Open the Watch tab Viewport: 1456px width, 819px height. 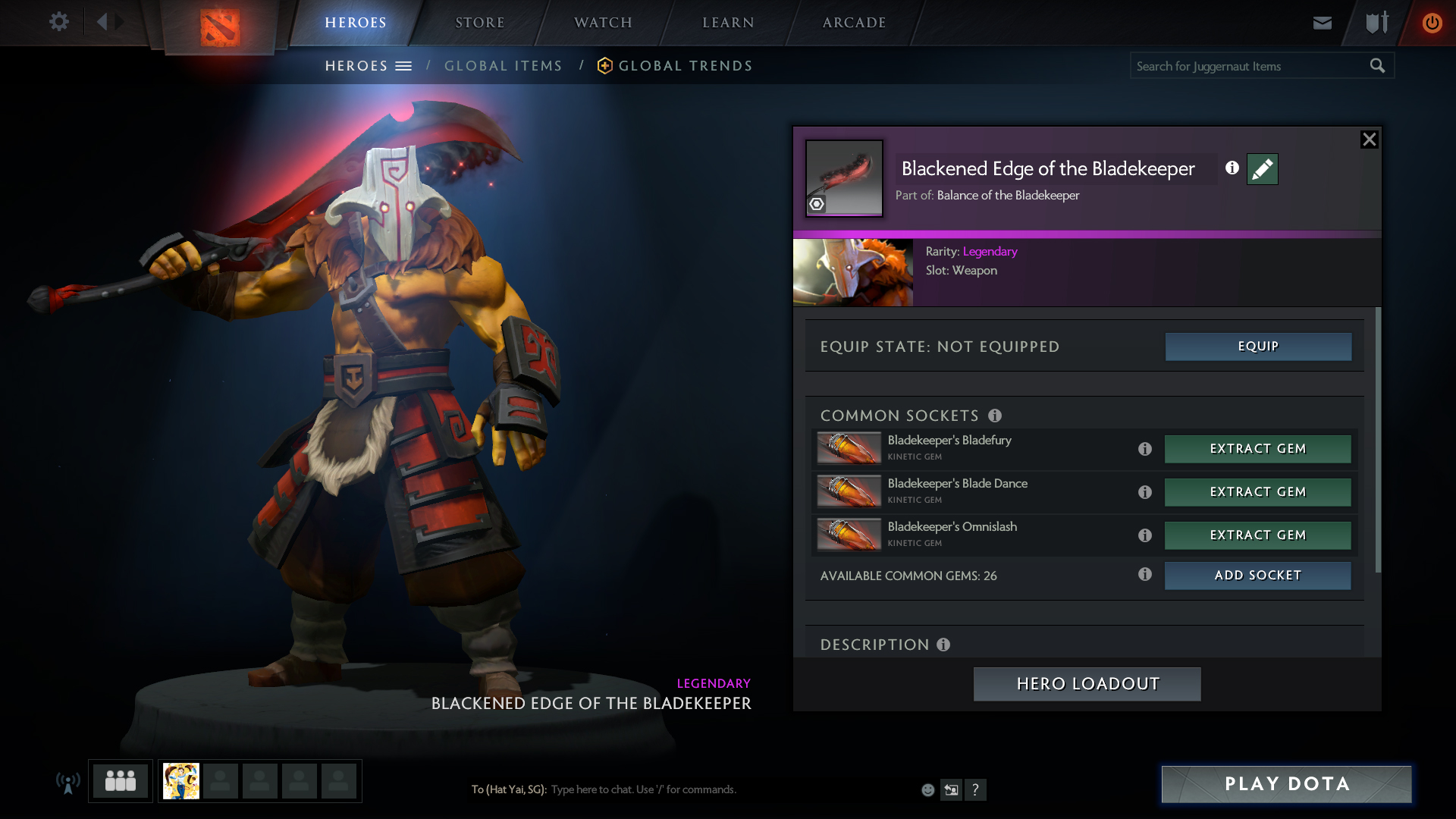[603, 23]
